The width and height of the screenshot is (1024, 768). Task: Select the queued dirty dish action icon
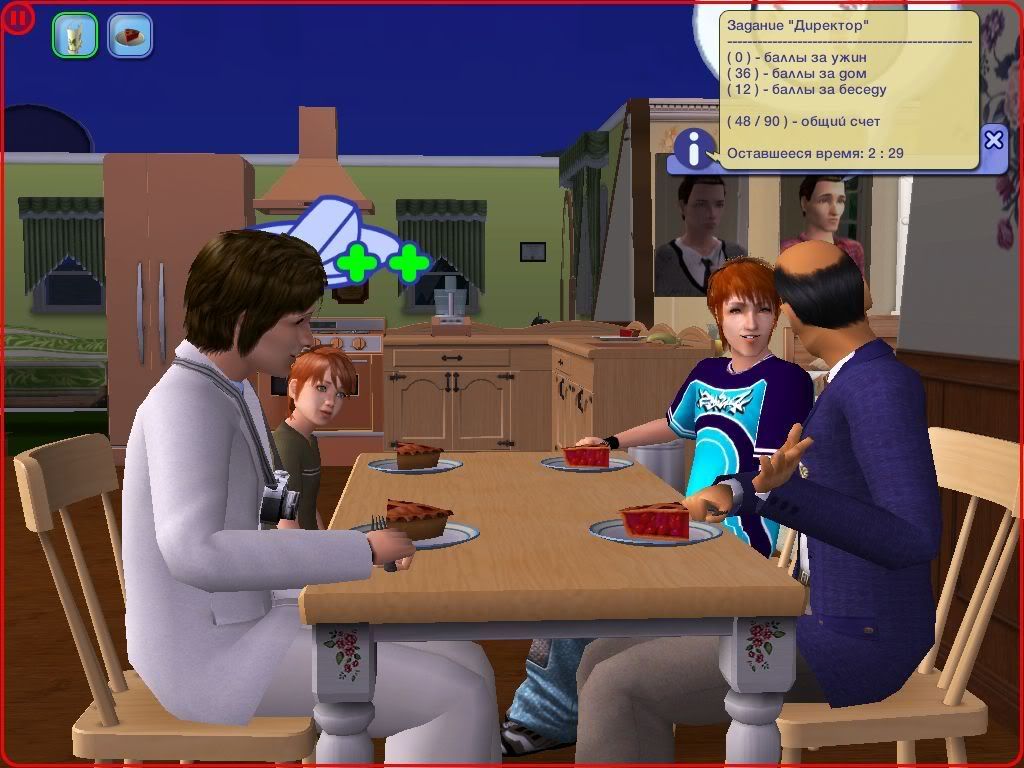75,35
